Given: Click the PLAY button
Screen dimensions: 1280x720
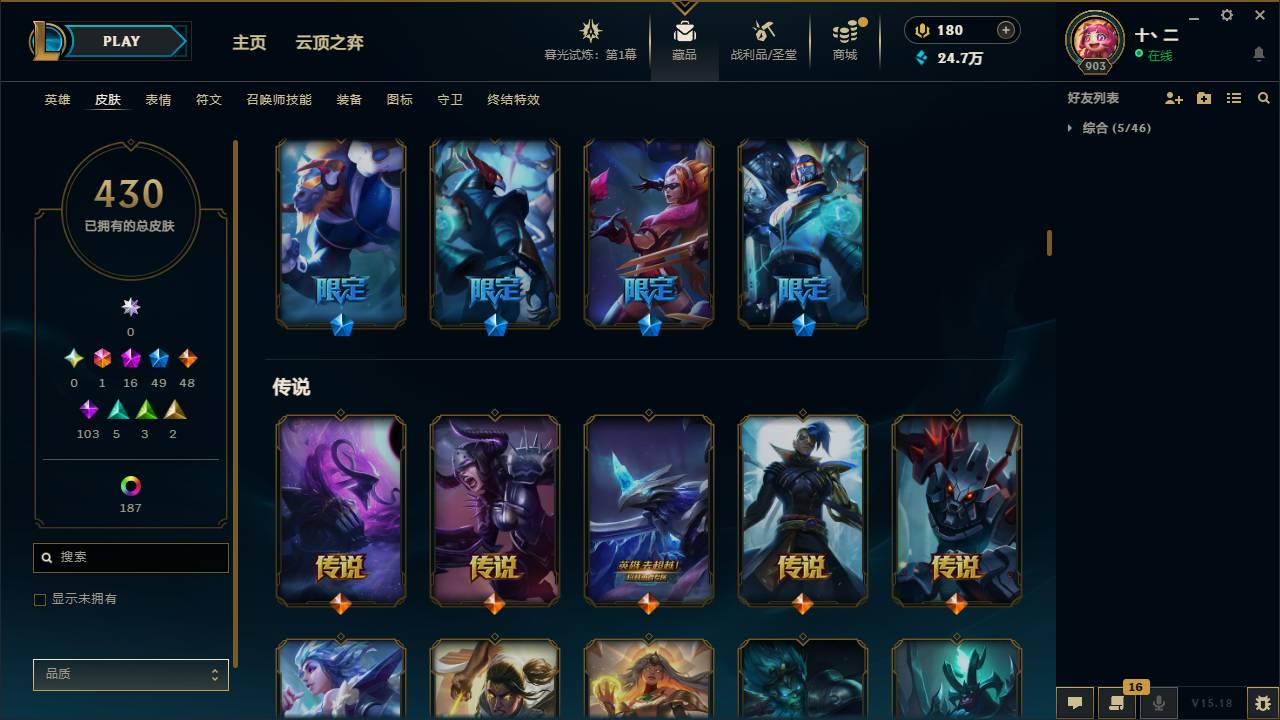Looking at the screenshot, I should pos(120,41).
